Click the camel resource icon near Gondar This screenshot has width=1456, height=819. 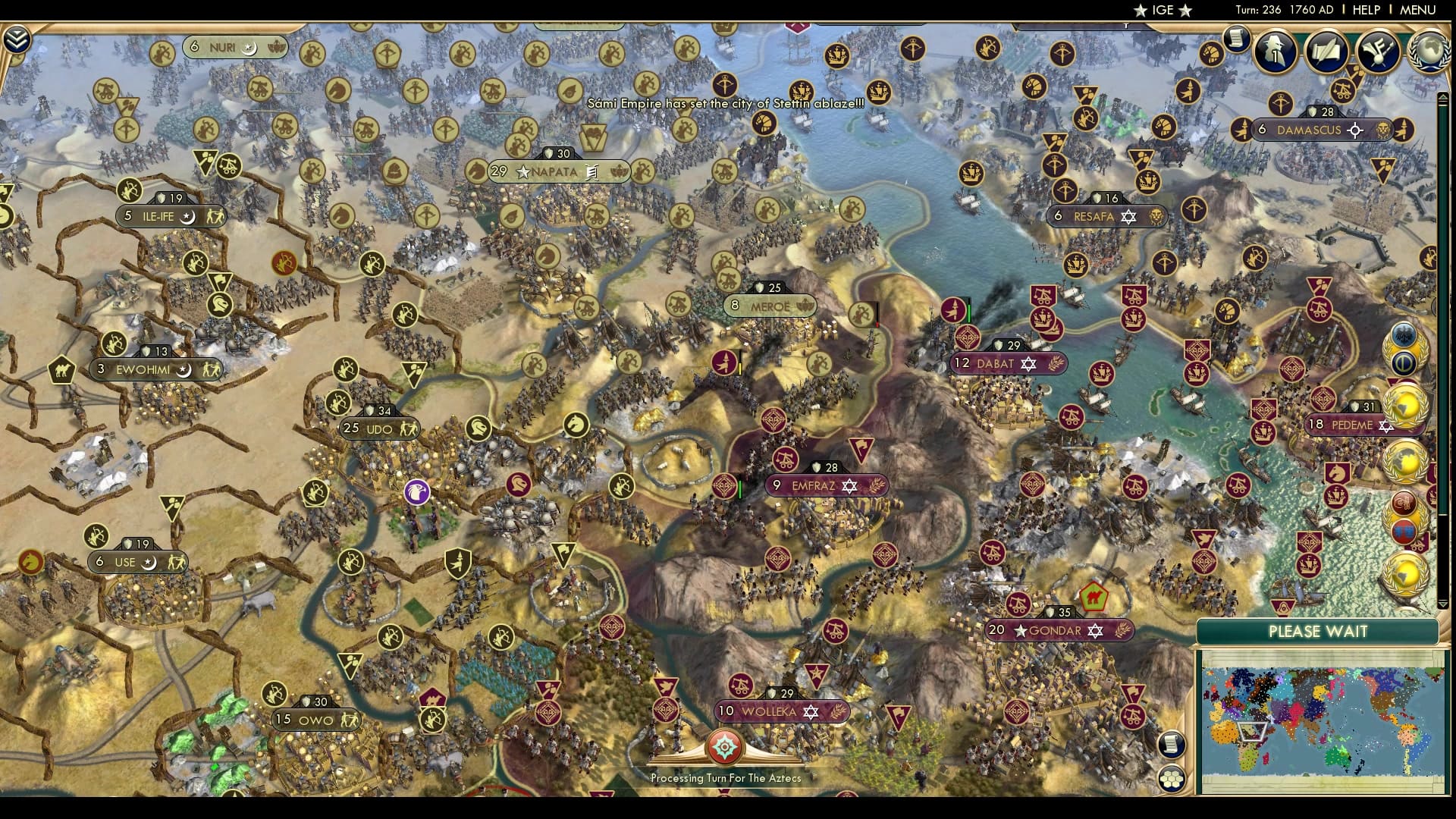pyautogui.click(x=1094, y=598)
